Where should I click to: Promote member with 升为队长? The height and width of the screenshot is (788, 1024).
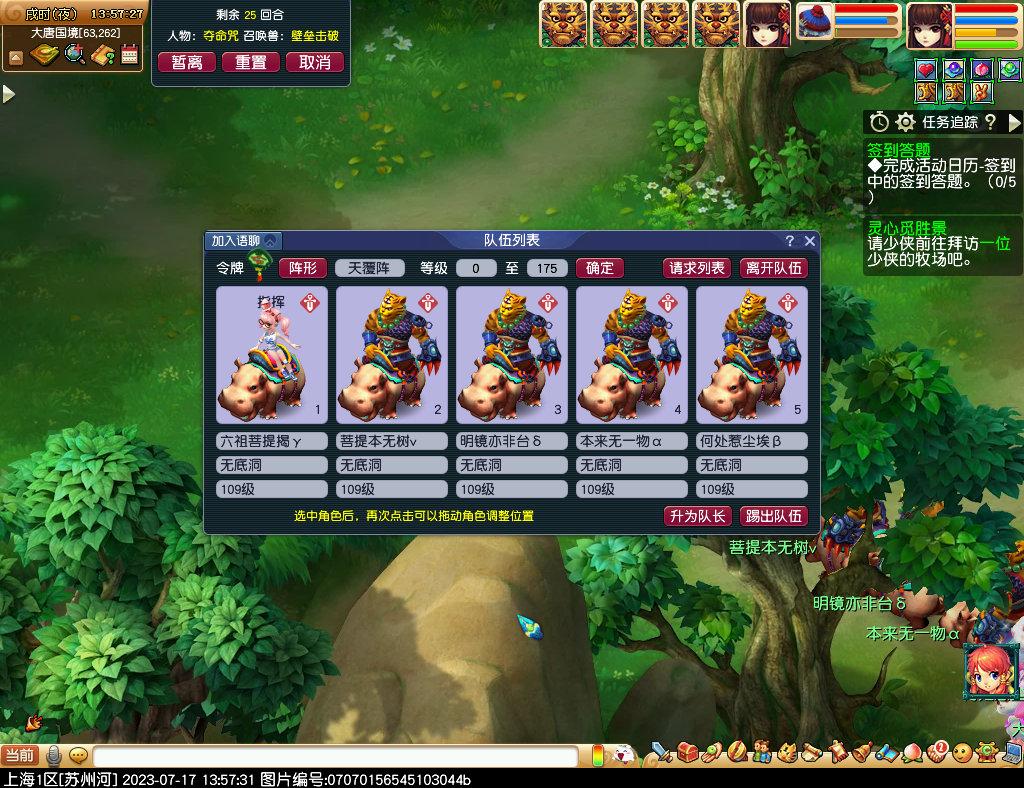coord(697,516)
